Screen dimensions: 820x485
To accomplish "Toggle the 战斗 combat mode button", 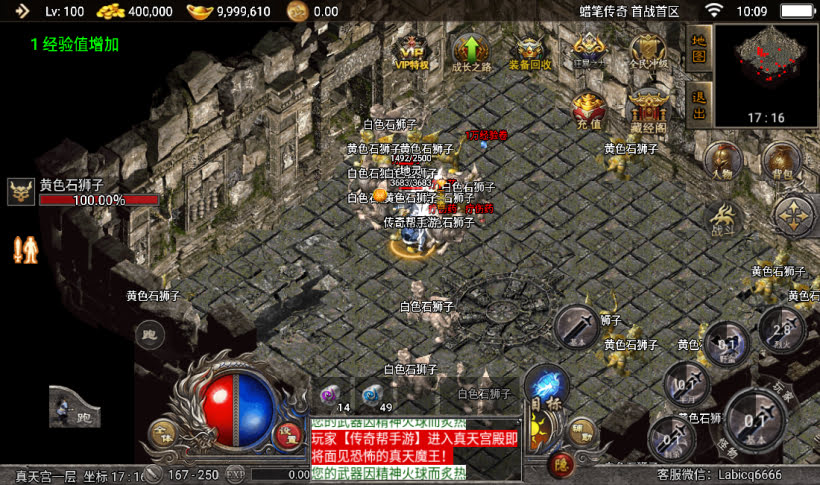I will point(722,217).
